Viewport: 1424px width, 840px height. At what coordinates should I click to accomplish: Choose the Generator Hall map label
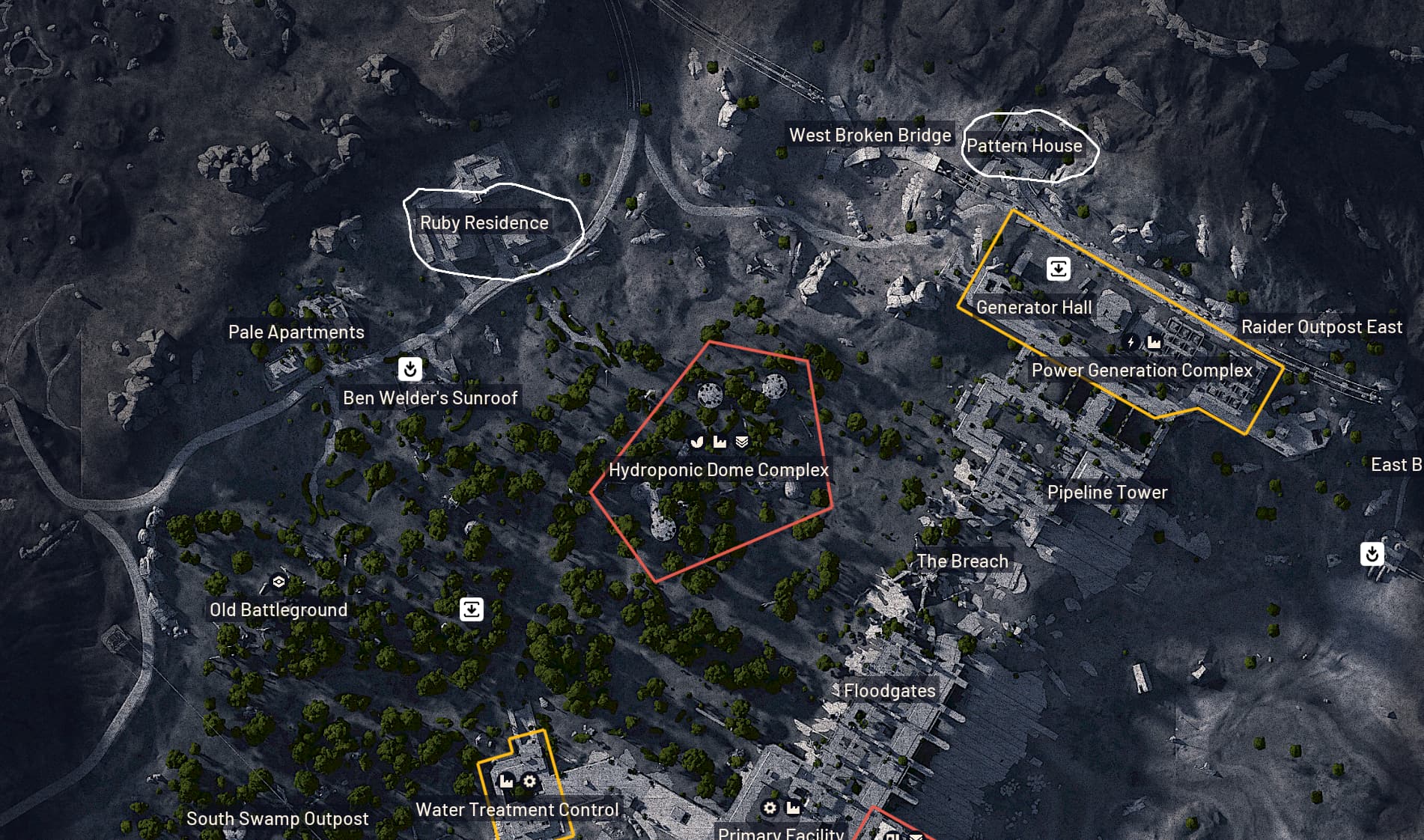(x=1033, y=308)
